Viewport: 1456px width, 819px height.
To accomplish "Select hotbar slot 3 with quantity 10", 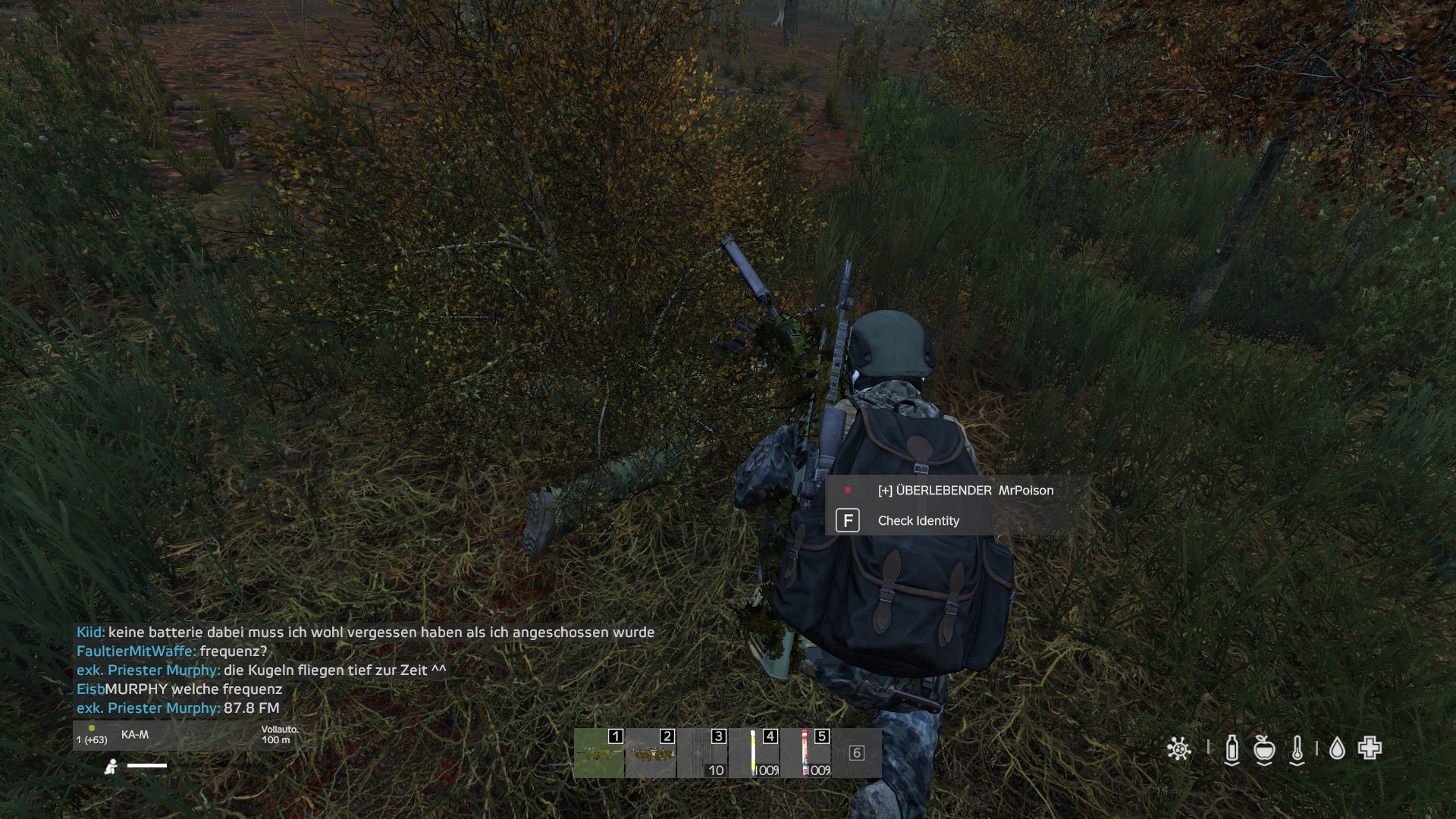I will (x=702, y=753).
